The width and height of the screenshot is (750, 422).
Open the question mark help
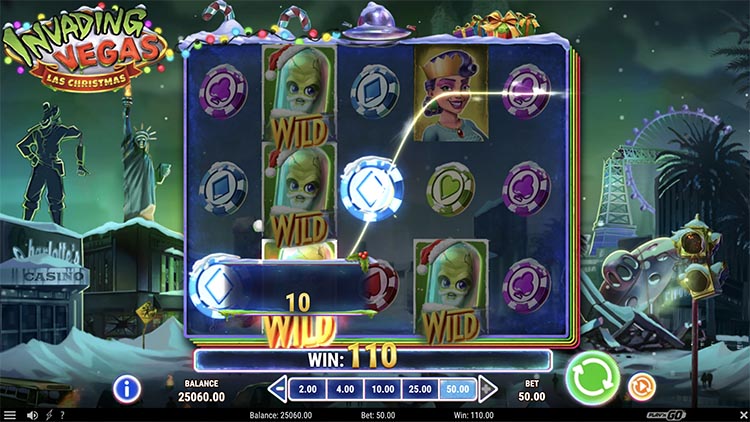[x=62, y=415]
